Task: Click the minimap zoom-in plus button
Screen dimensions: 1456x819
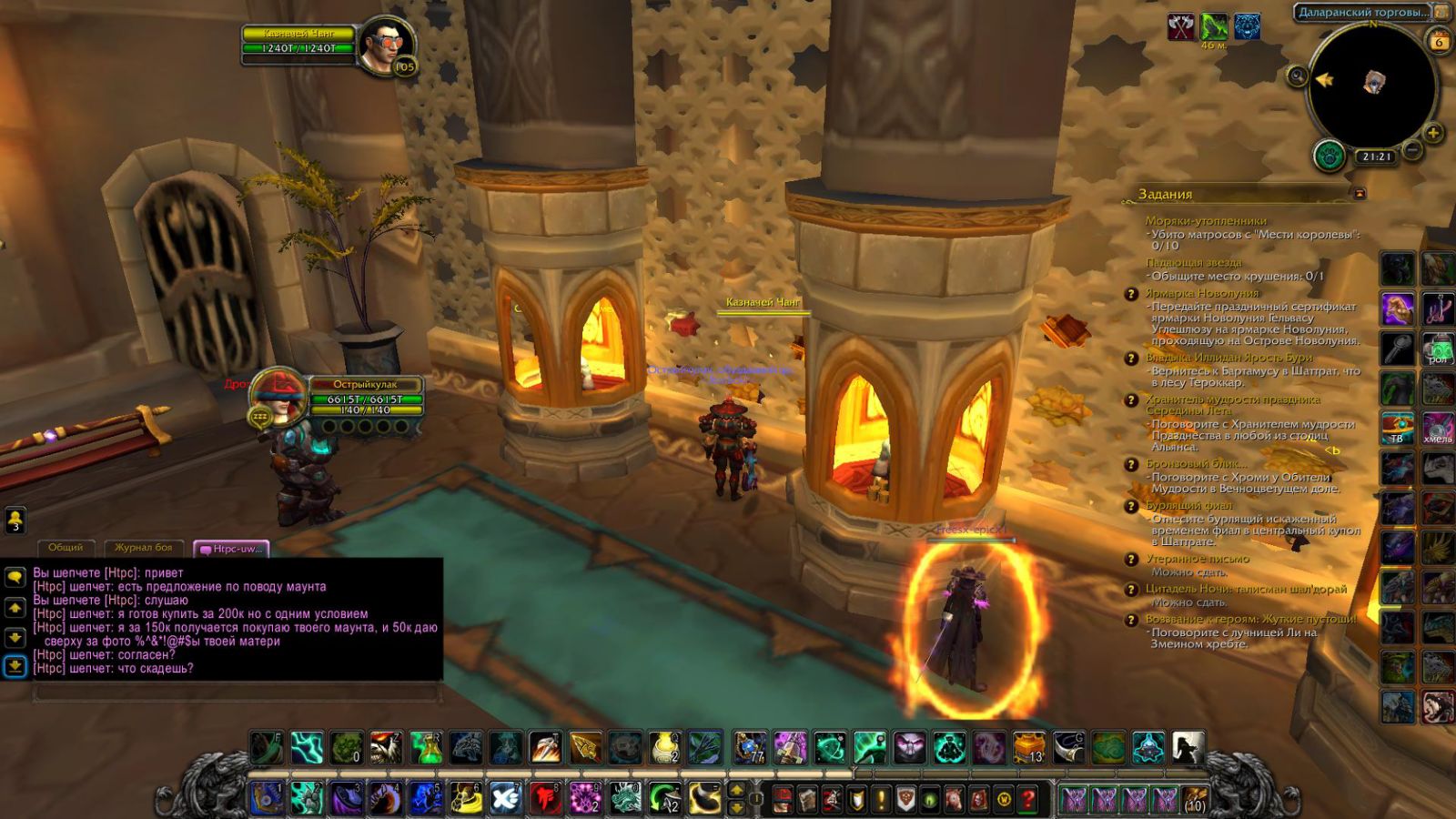Action: (x=1433, y=134)
